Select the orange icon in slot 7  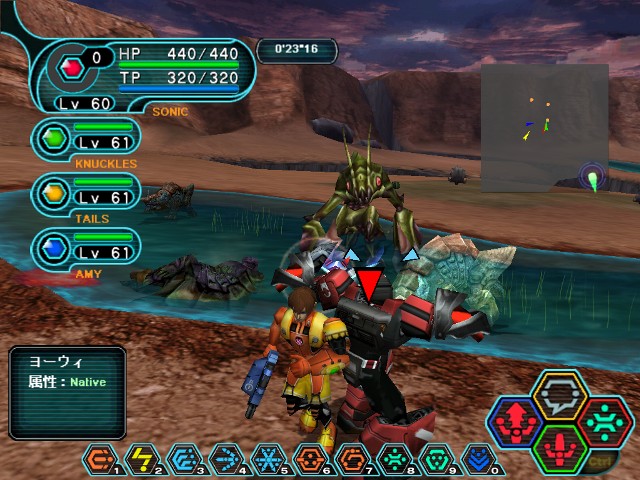pos(353,459)
